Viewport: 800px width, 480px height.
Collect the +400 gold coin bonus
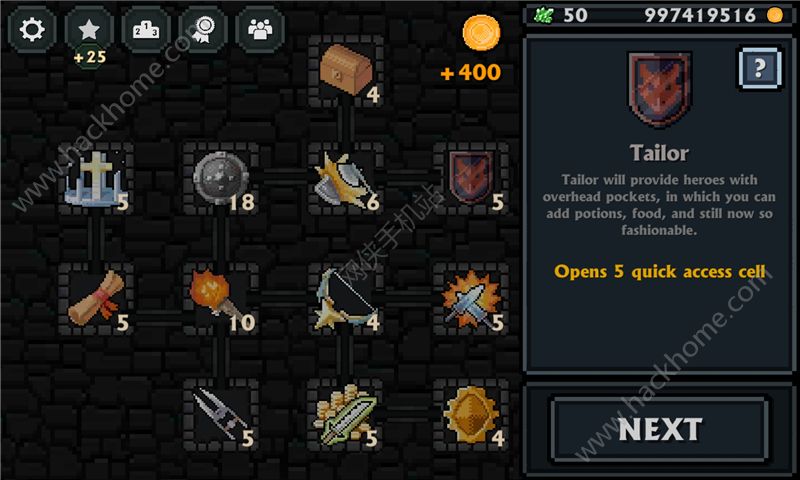(x=481, y=35)
